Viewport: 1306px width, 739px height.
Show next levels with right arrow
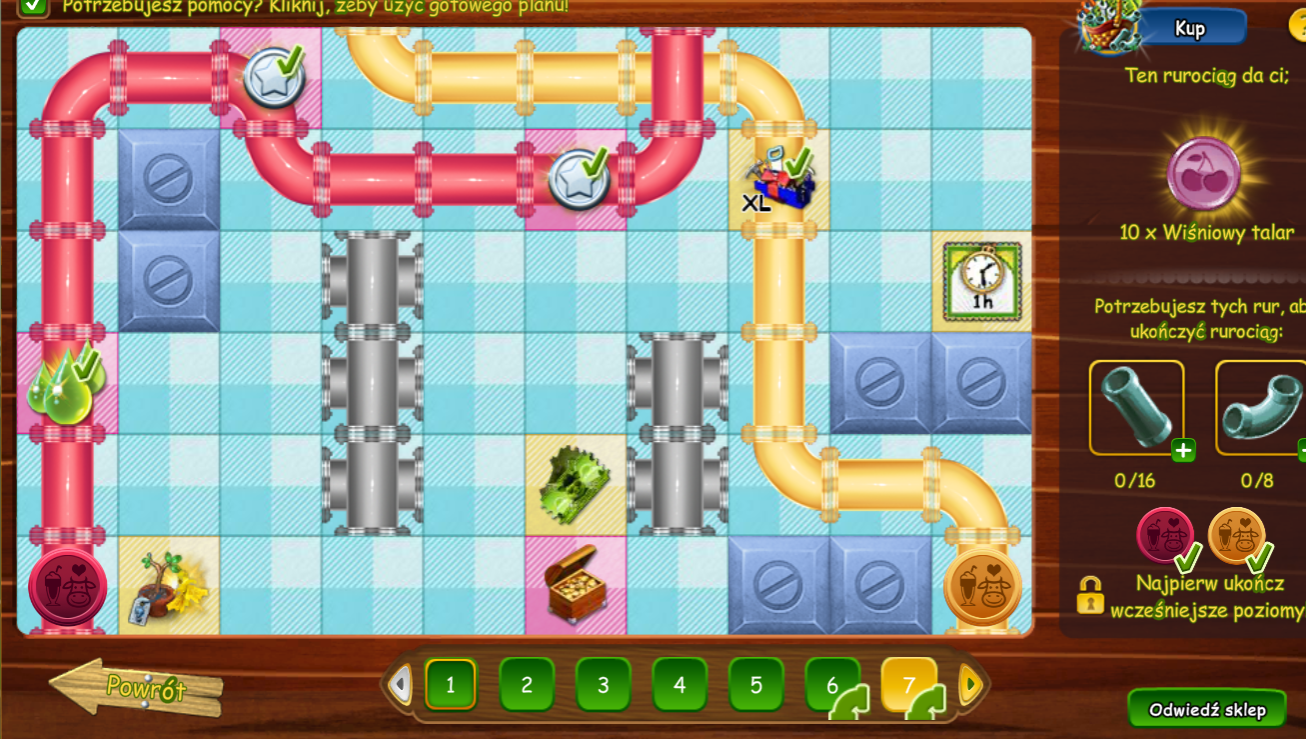tap(968, 685)
